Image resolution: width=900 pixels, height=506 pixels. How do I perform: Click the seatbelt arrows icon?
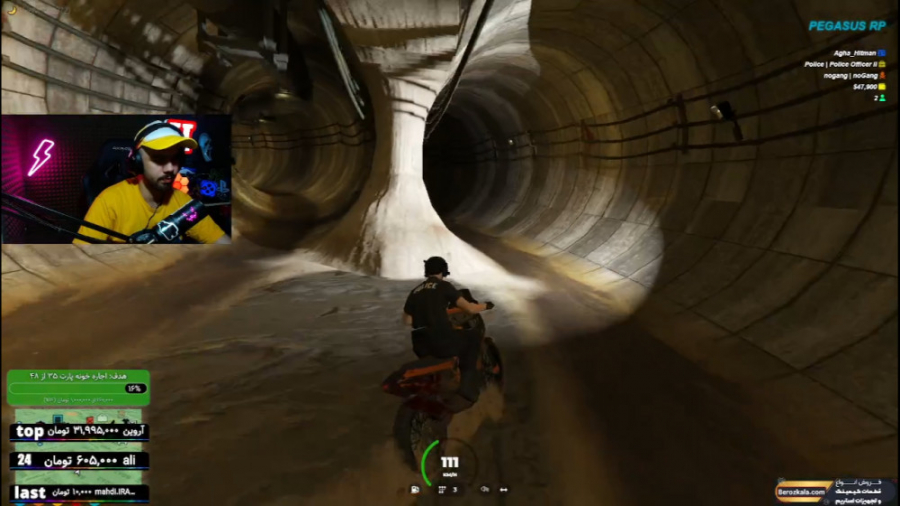(x=503, y=490)
